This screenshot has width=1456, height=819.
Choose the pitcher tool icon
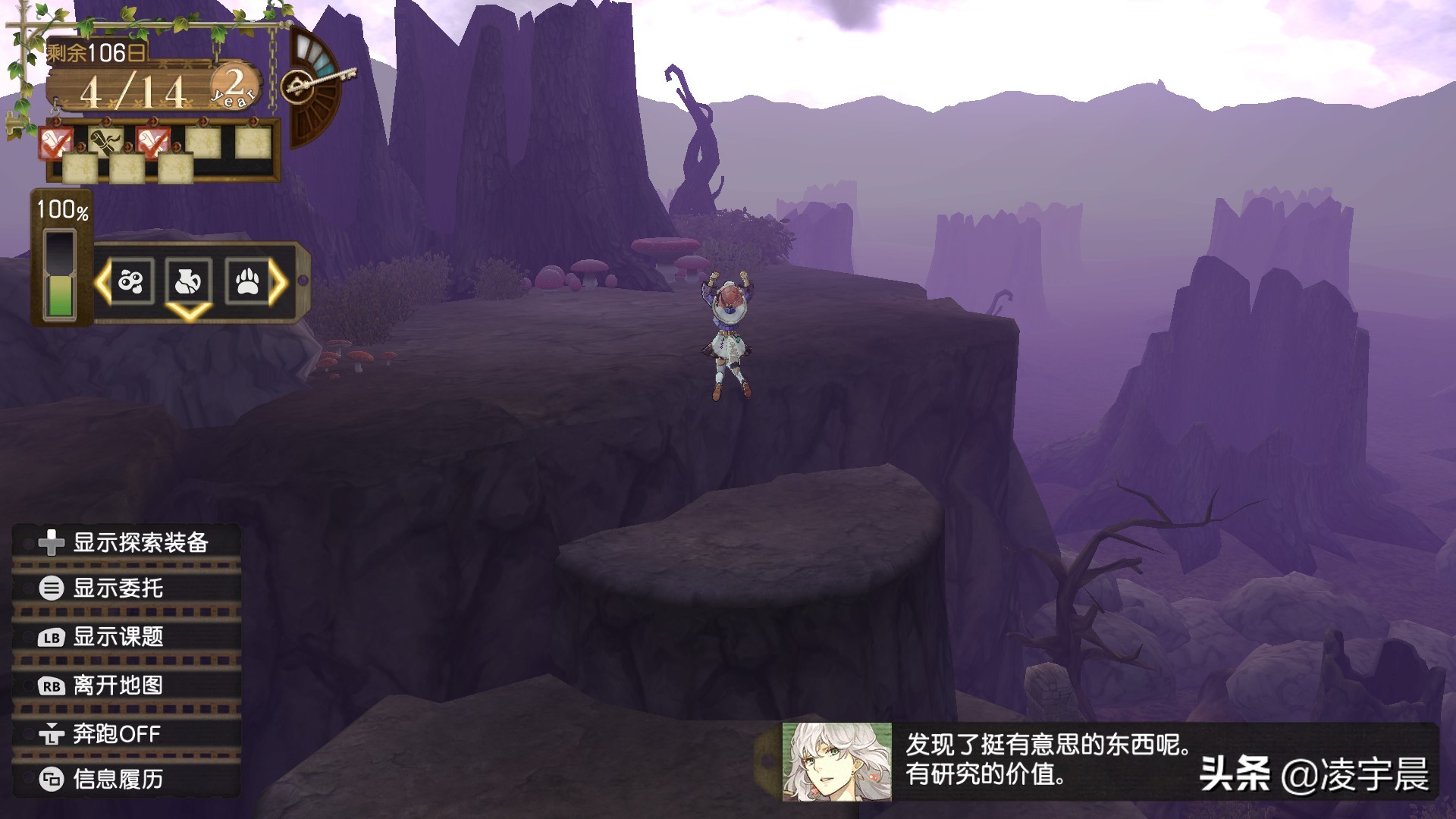188,282
